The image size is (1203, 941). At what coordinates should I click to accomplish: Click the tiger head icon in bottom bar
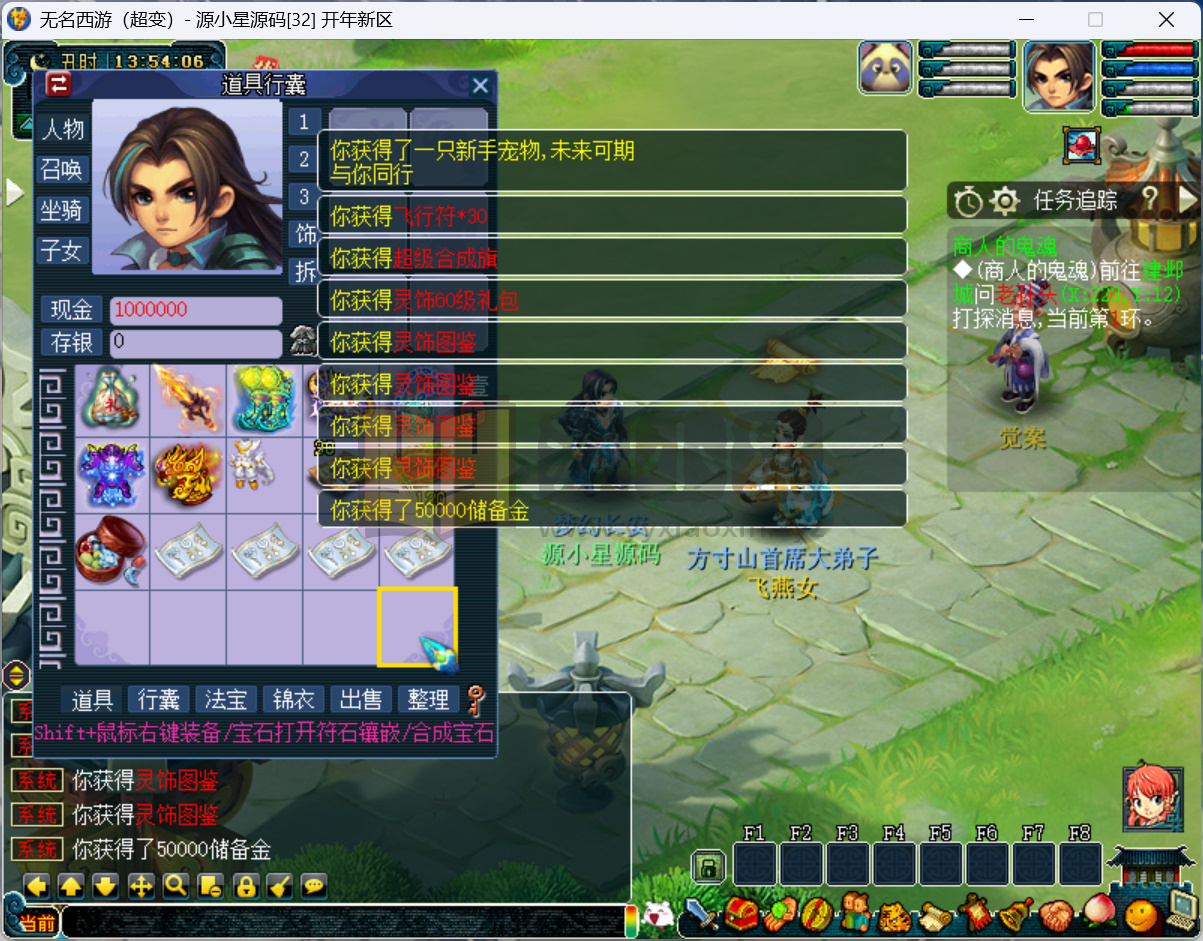click(894, 914)
